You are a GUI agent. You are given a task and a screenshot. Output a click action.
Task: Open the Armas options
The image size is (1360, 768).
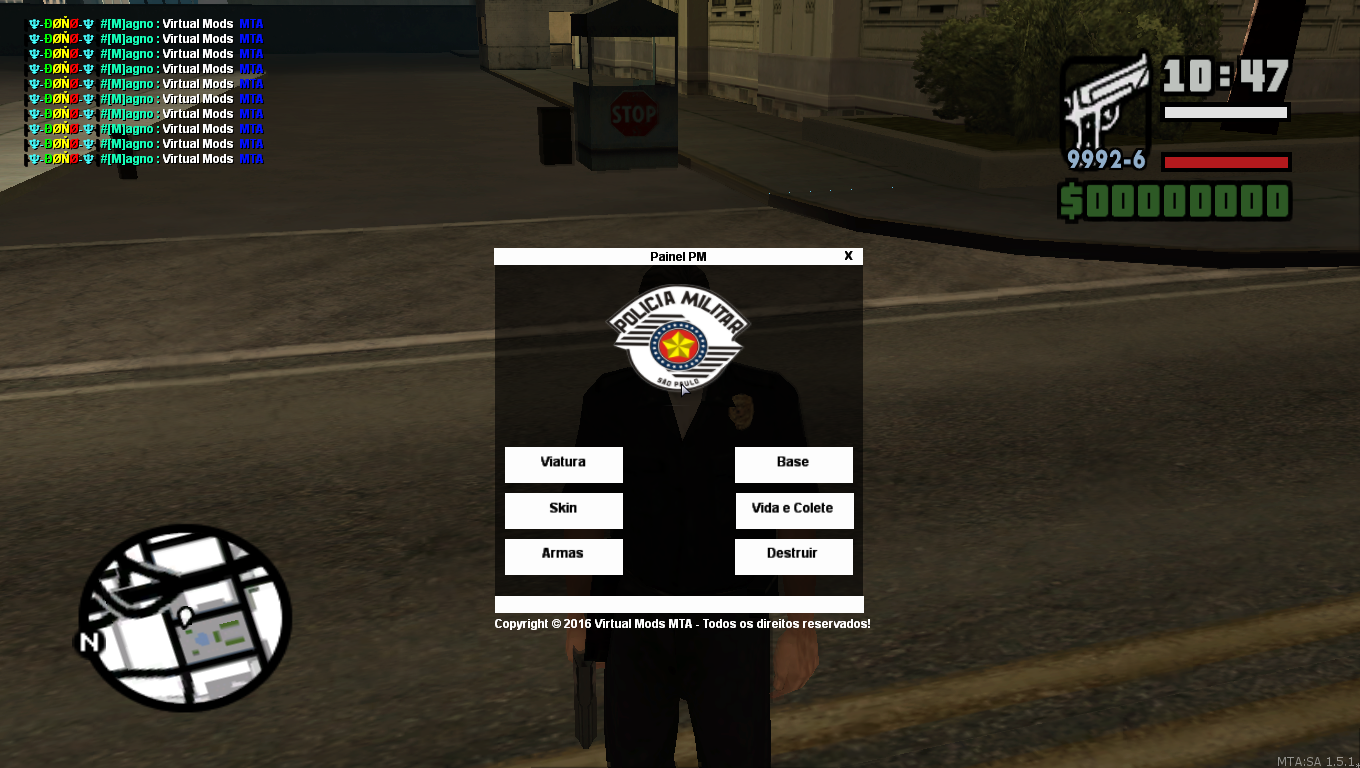[563, 556]
